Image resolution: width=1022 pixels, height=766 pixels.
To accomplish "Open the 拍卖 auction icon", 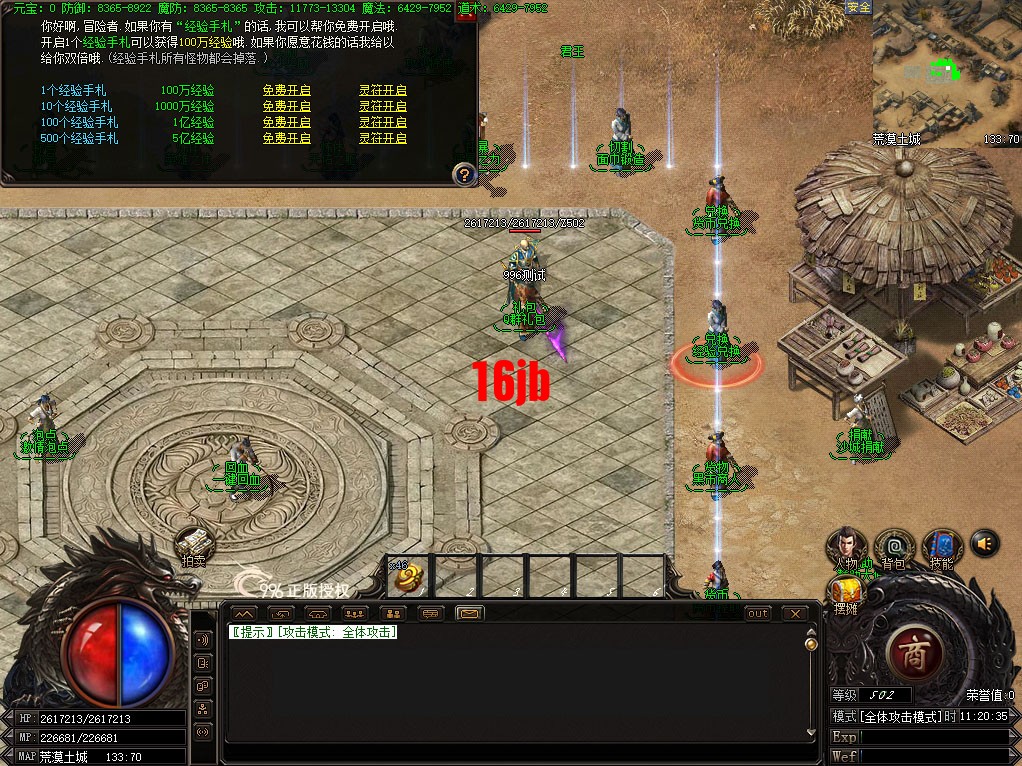I will point(193,546).
